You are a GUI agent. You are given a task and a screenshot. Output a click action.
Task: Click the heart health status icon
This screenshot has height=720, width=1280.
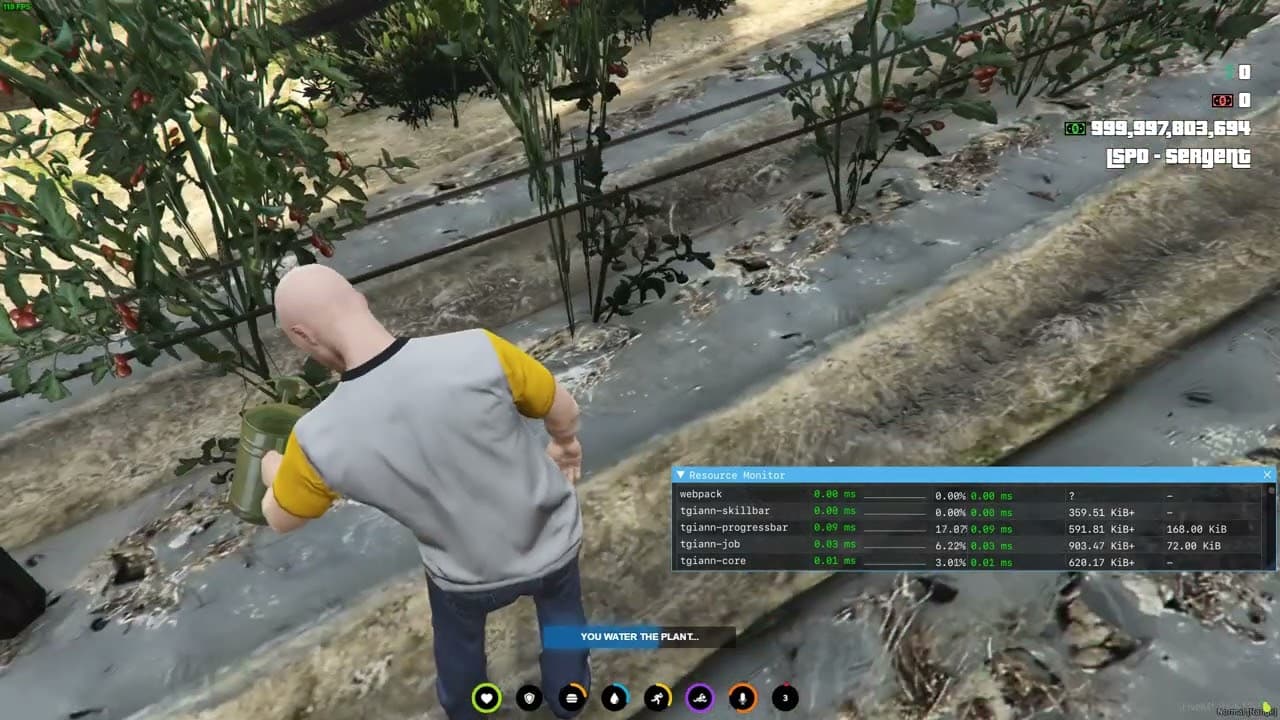pyautogui.click(x=486, y=697)
